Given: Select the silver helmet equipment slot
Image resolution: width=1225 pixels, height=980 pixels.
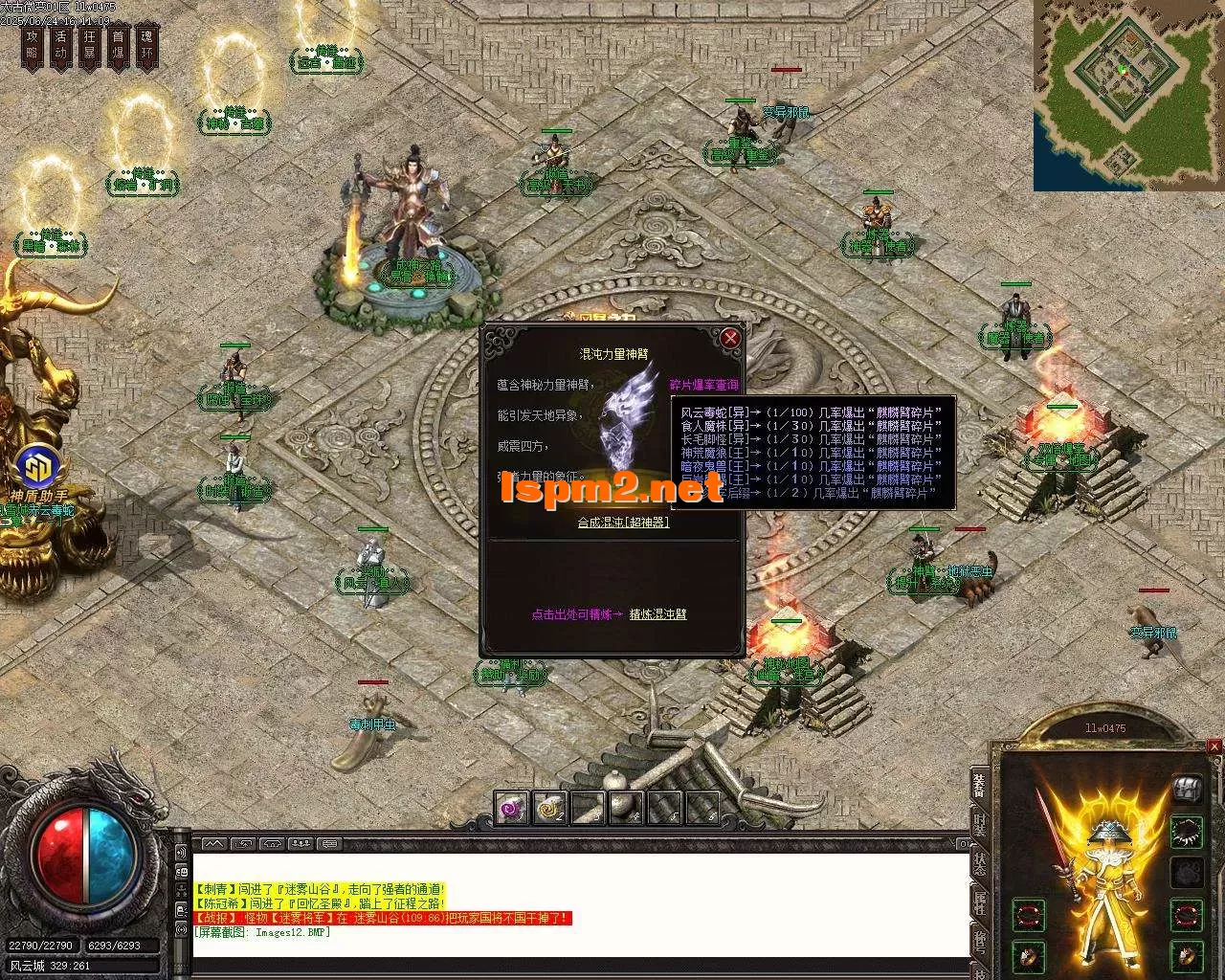Looking at the screenshot, I should point(1188,787).
